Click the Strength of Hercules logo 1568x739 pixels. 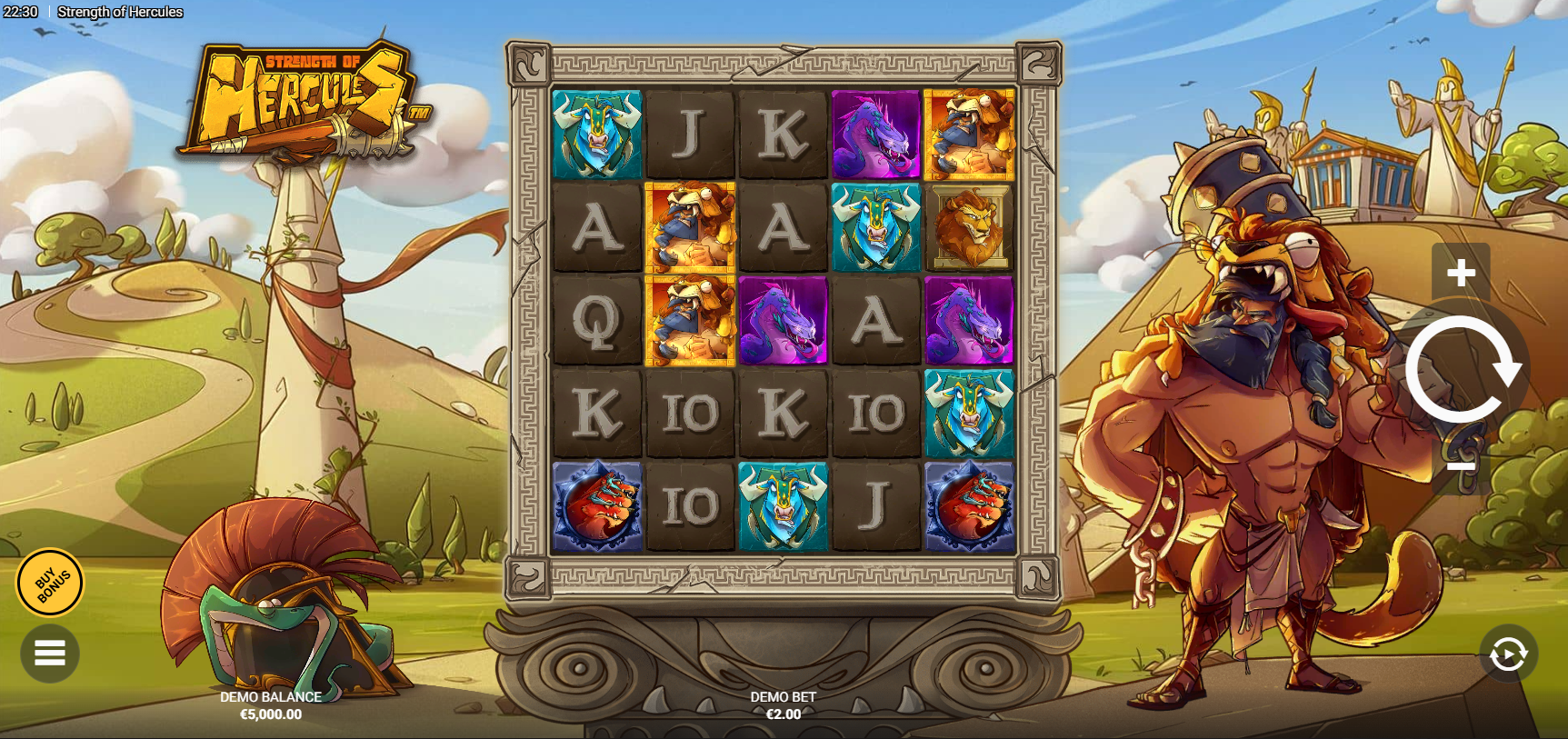pyautogui.click(x=309, y=100)
